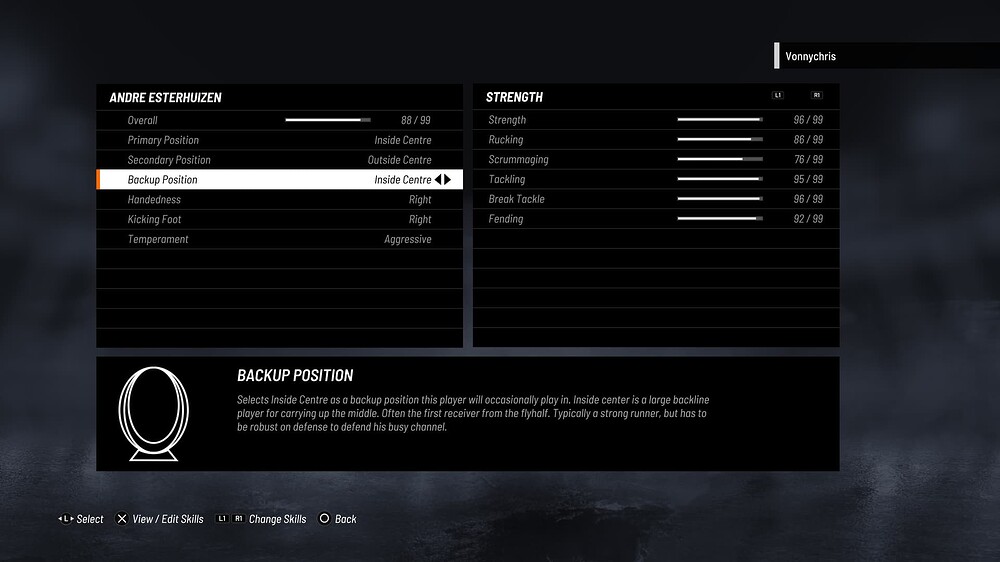Select the Break Tackle skill row
The width and height of the screenshot is (1000, 562).
click(x=655, y=199)
